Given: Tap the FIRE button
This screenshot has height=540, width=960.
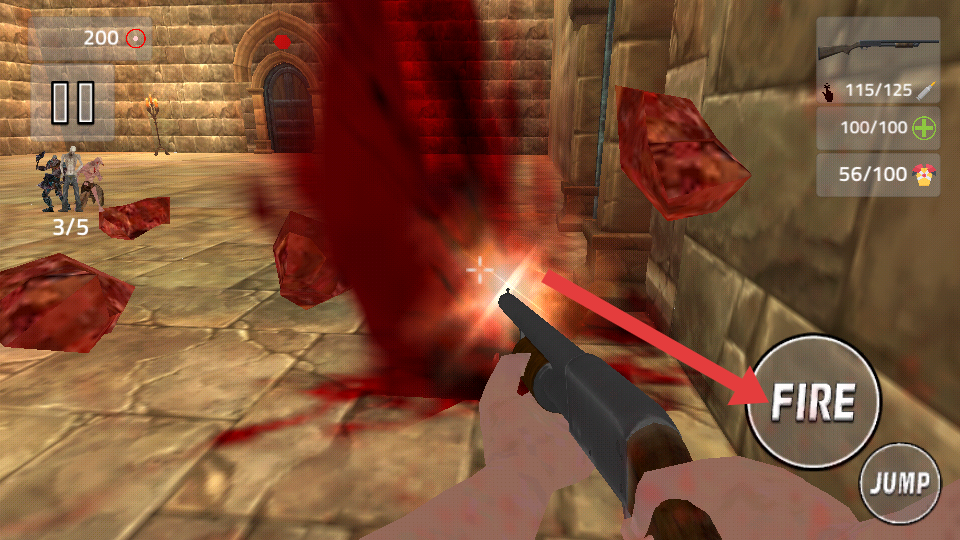Looking at the screenshot, I should click(812, 402).
